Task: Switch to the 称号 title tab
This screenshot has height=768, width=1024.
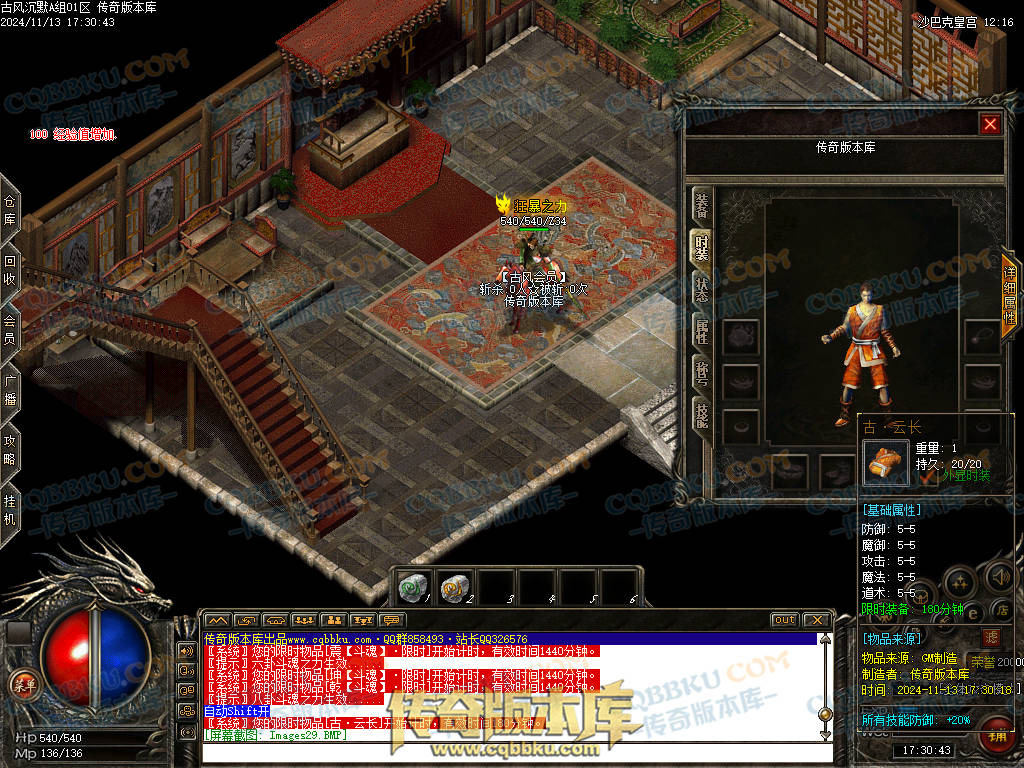Action: [x=702, y=373]
